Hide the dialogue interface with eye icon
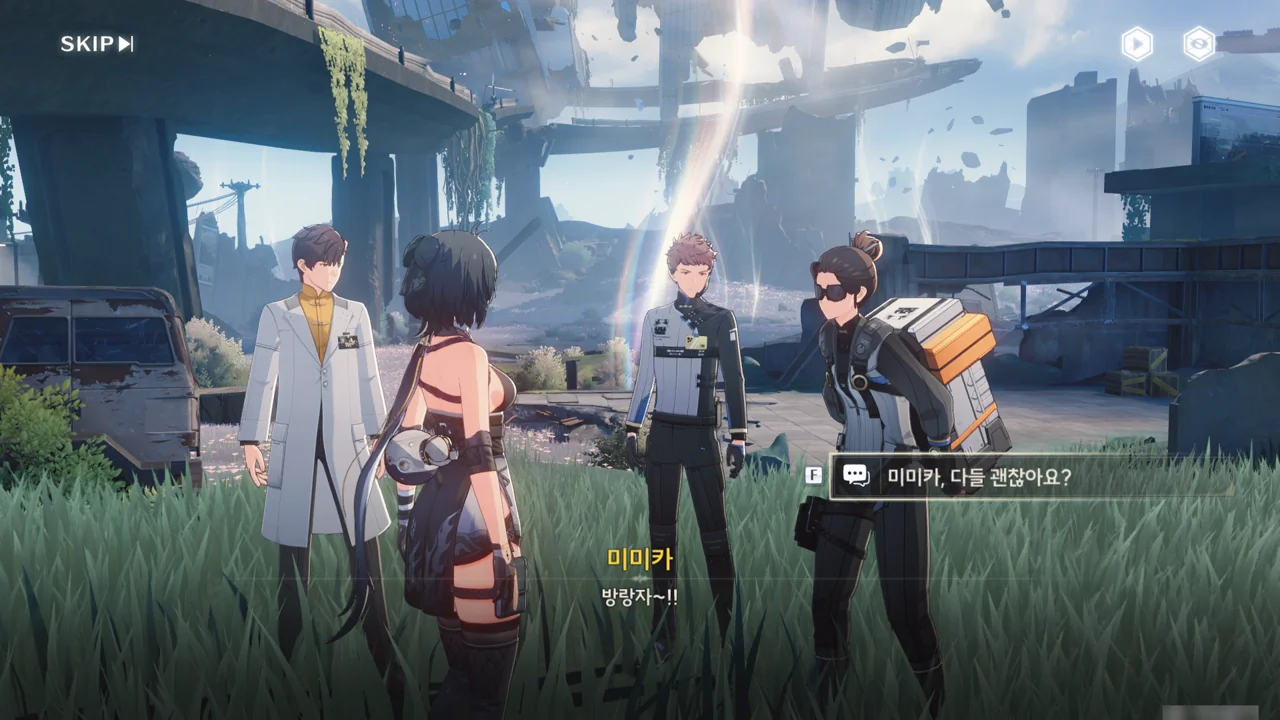This screenshot has width=1280, height=720. click(1199, 44)
